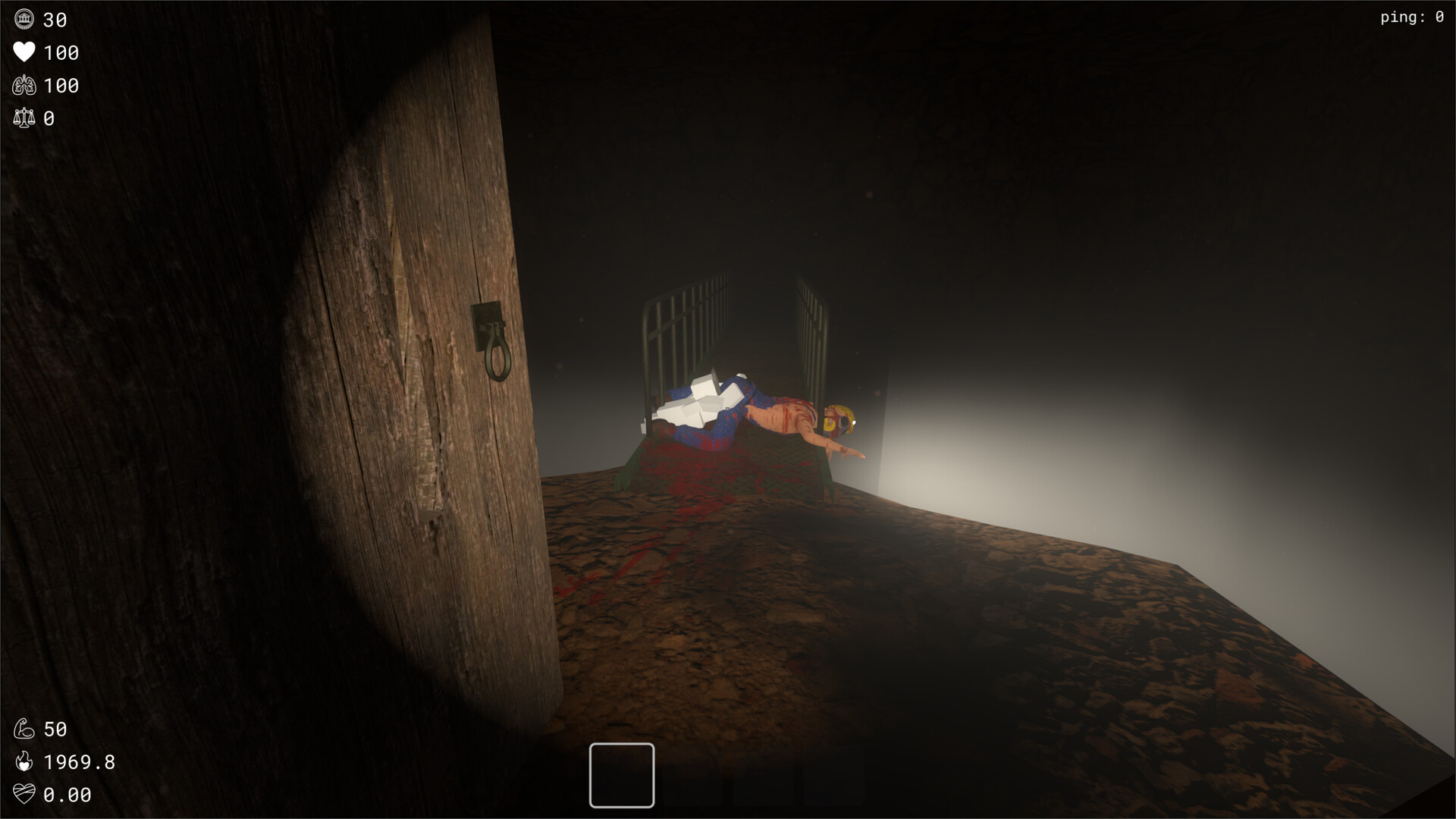Select the flexed bicep strength icon

tap(25, 729)
